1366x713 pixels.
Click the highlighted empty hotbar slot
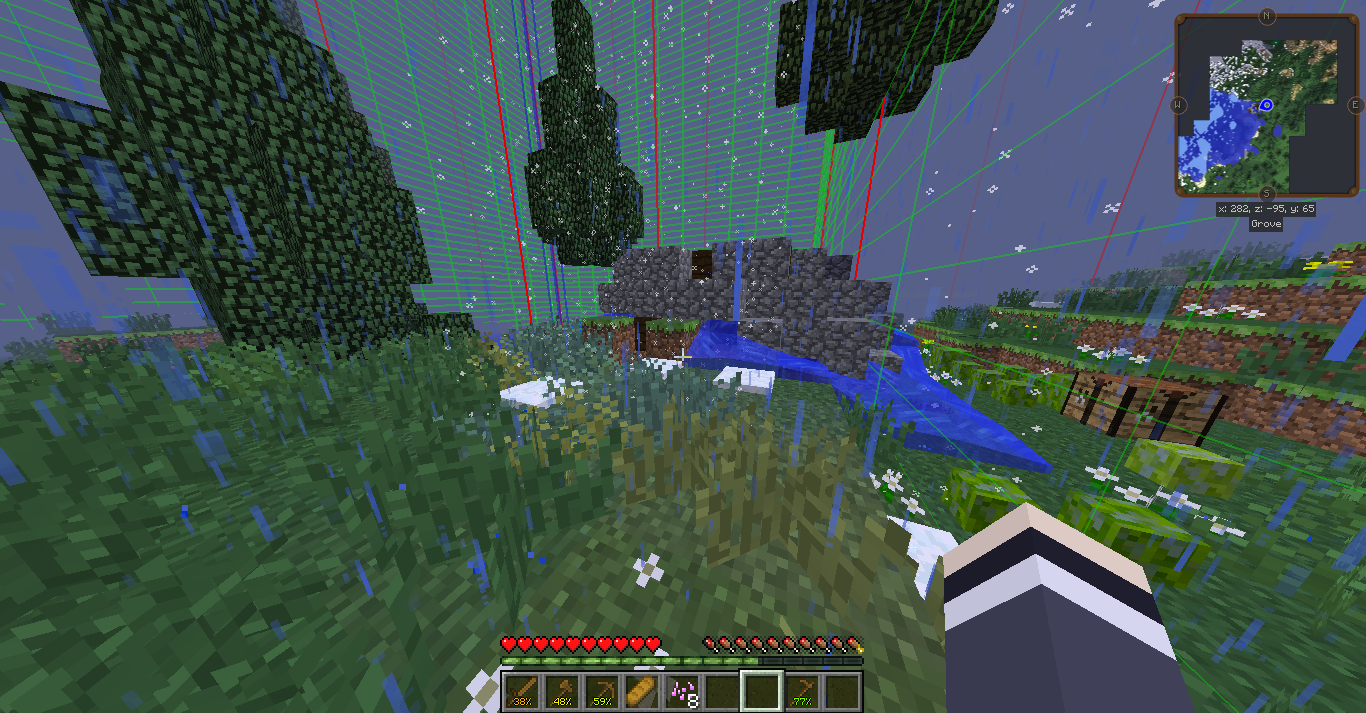point(762,691)
